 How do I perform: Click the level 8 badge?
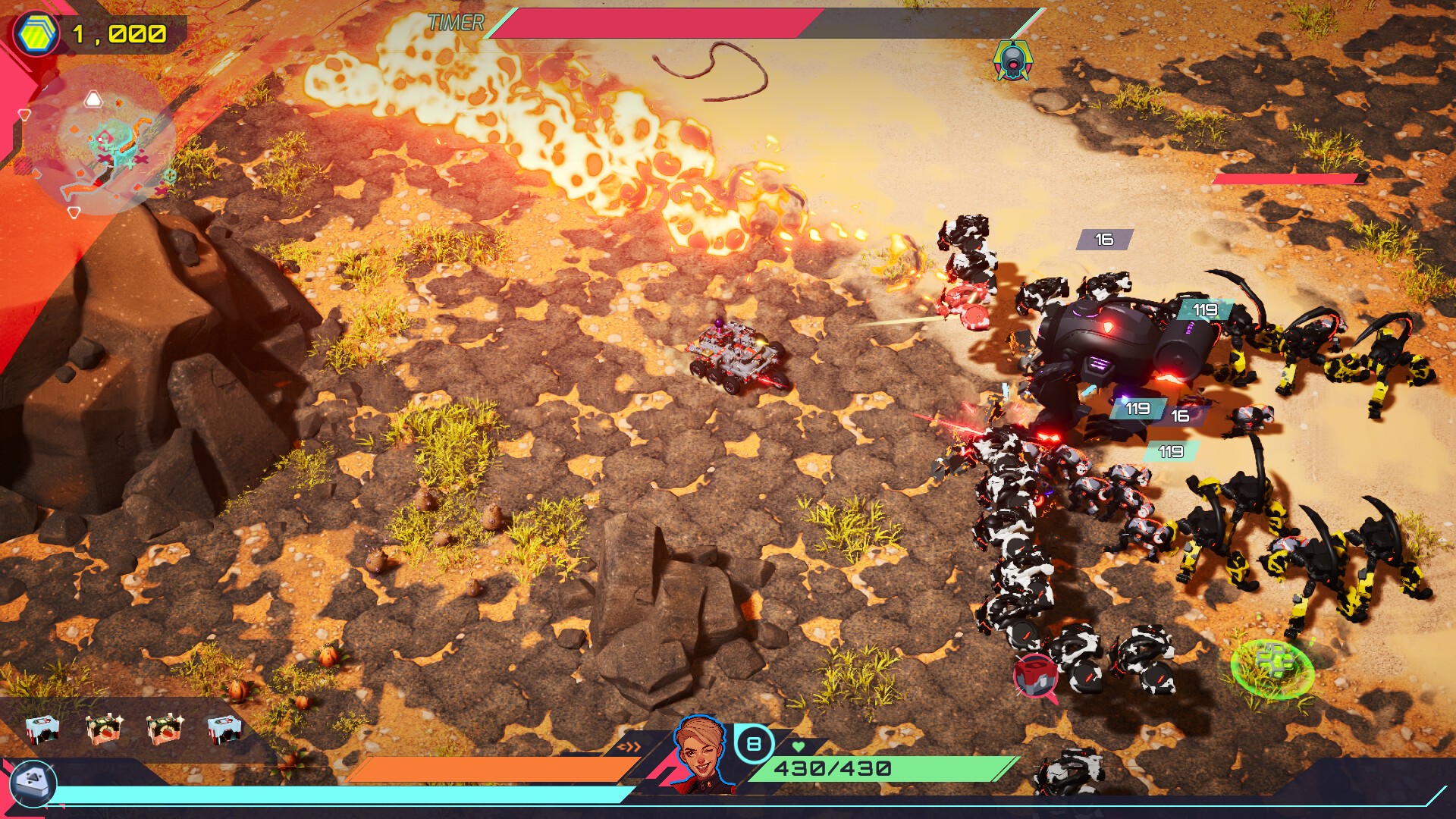[x=754, y=744]
